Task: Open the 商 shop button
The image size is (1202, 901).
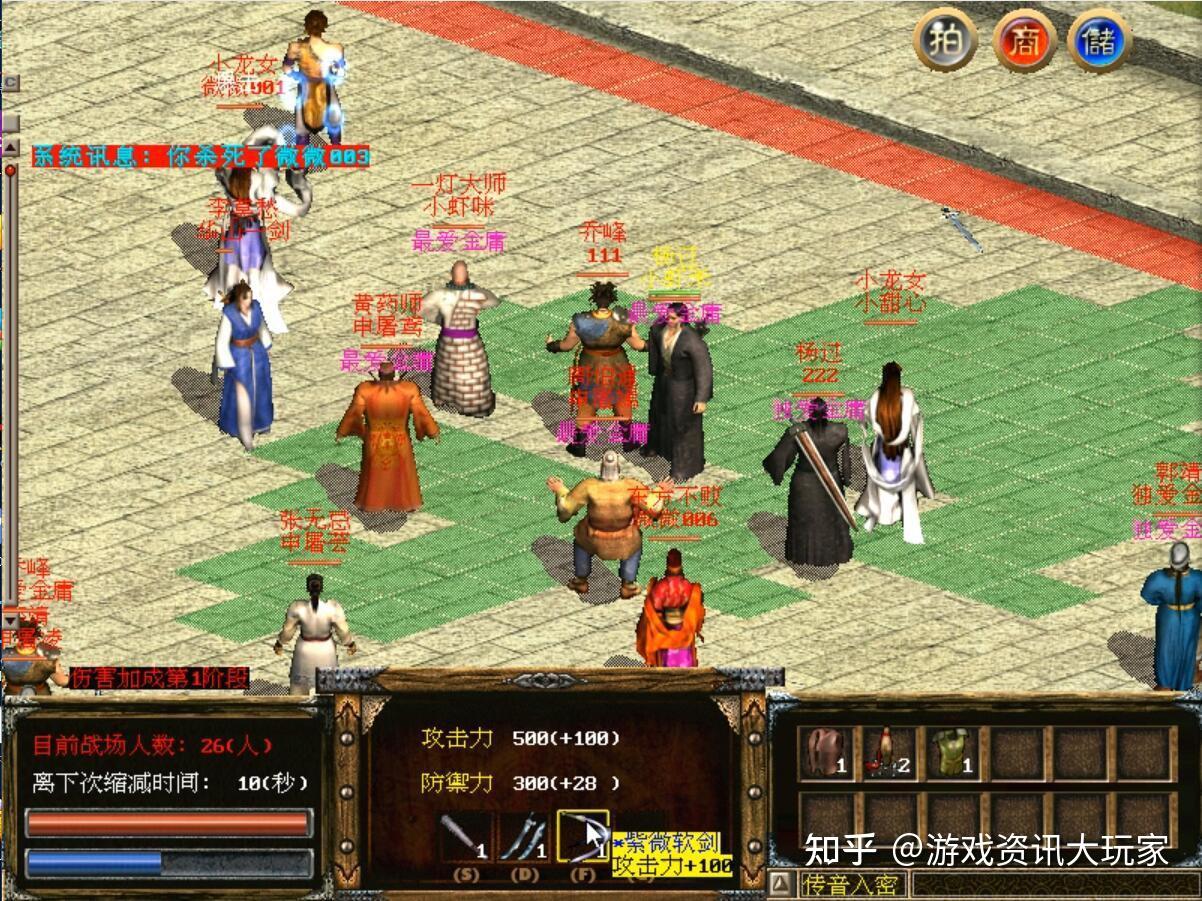Action: [x=1023, y=41]
